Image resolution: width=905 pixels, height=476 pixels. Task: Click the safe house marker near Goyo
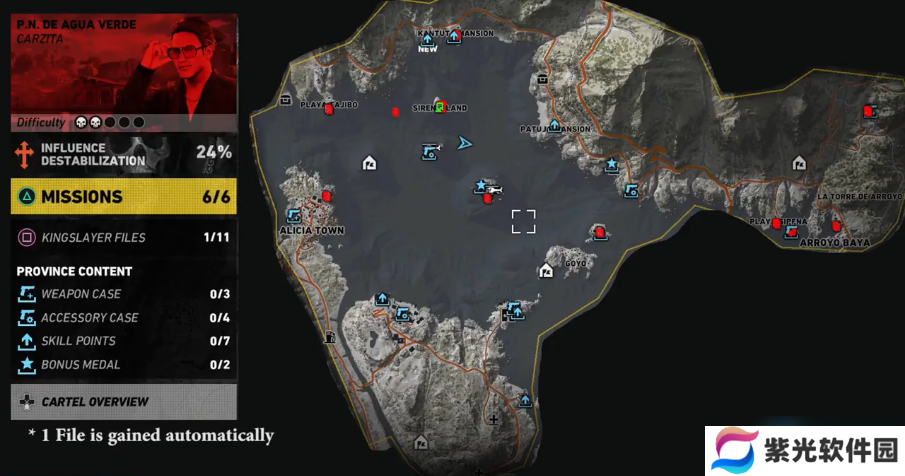pyautogui.click(x=546, y=270)
